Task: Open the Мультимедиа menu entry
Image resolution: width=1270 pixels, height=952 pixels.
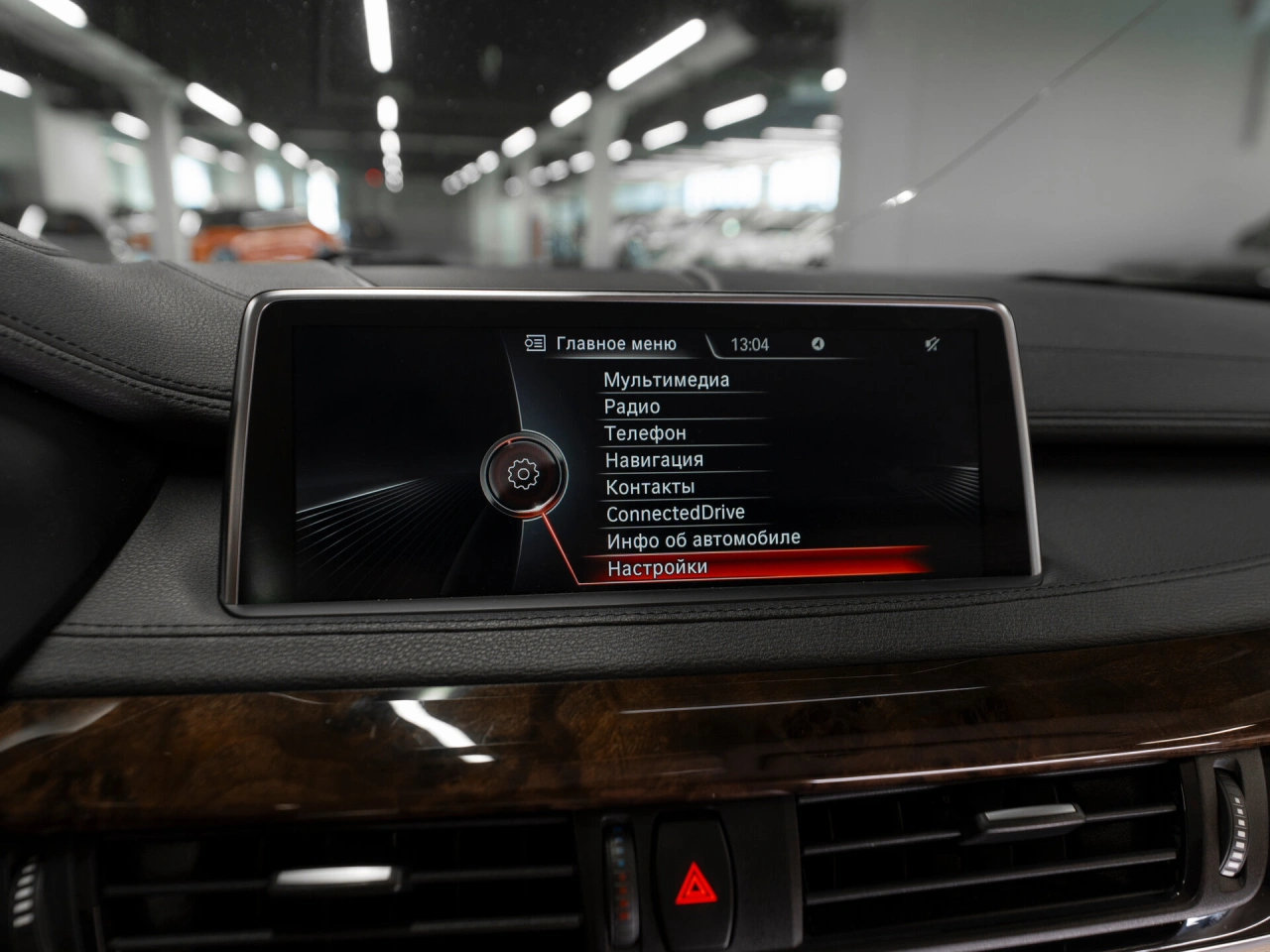Action: (x=666, y=380)
